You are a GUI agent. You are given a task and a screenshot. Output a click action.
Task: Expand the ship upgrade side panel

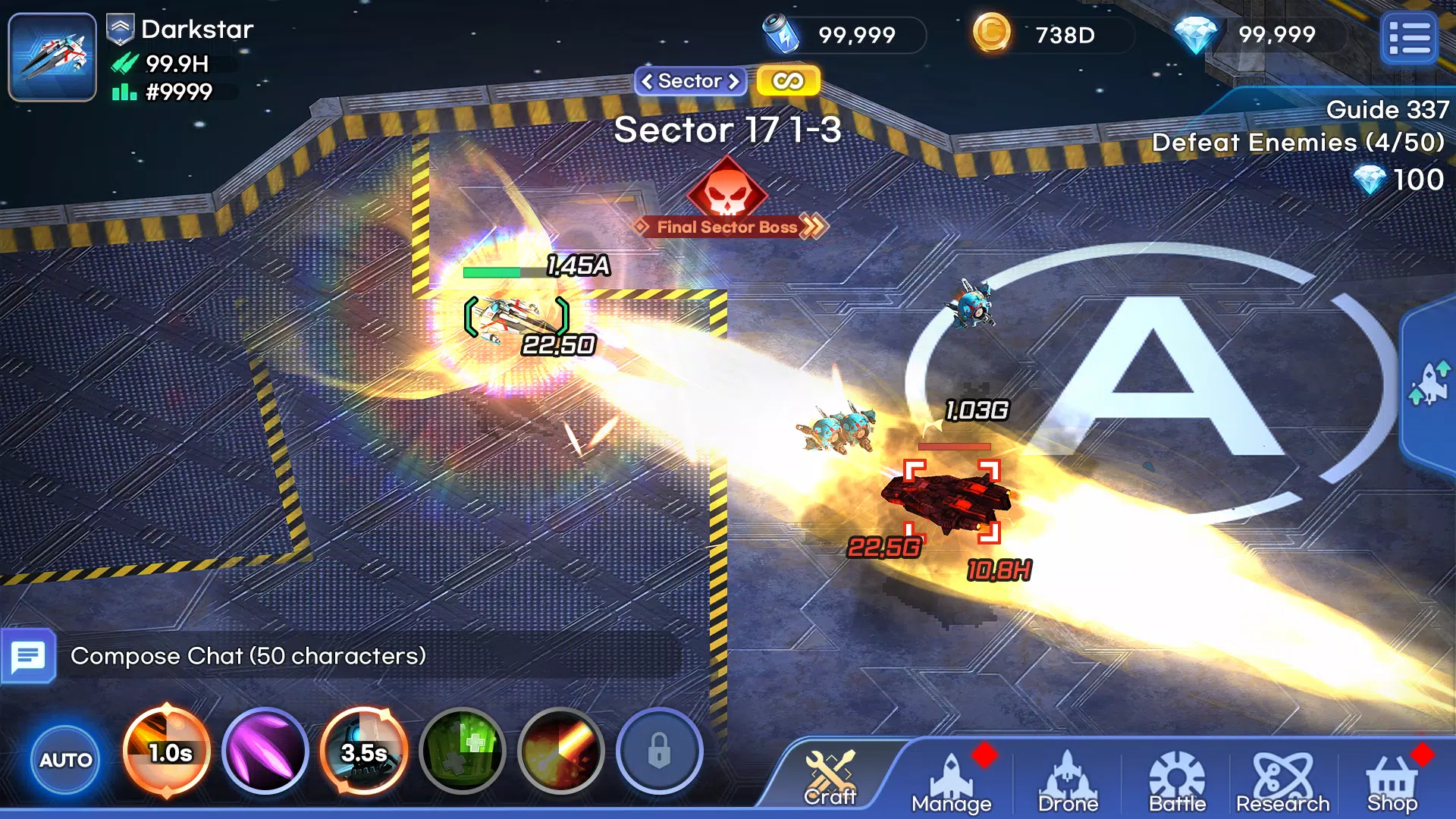click(x=1429, y=383)
